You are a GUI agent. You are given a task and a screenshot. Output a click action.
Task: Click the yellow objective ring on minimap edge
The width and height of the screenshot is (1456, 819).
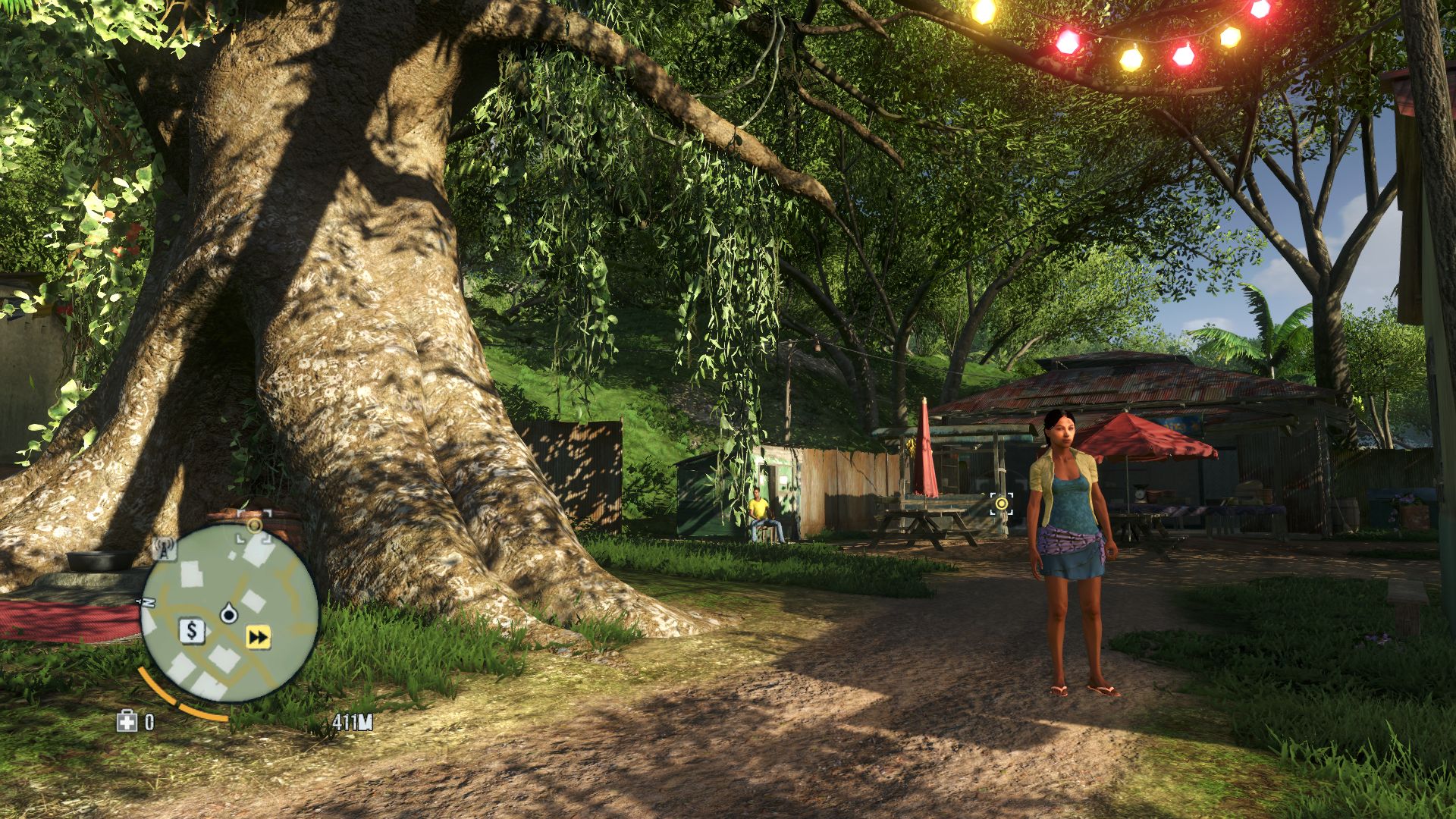point(254,525)
